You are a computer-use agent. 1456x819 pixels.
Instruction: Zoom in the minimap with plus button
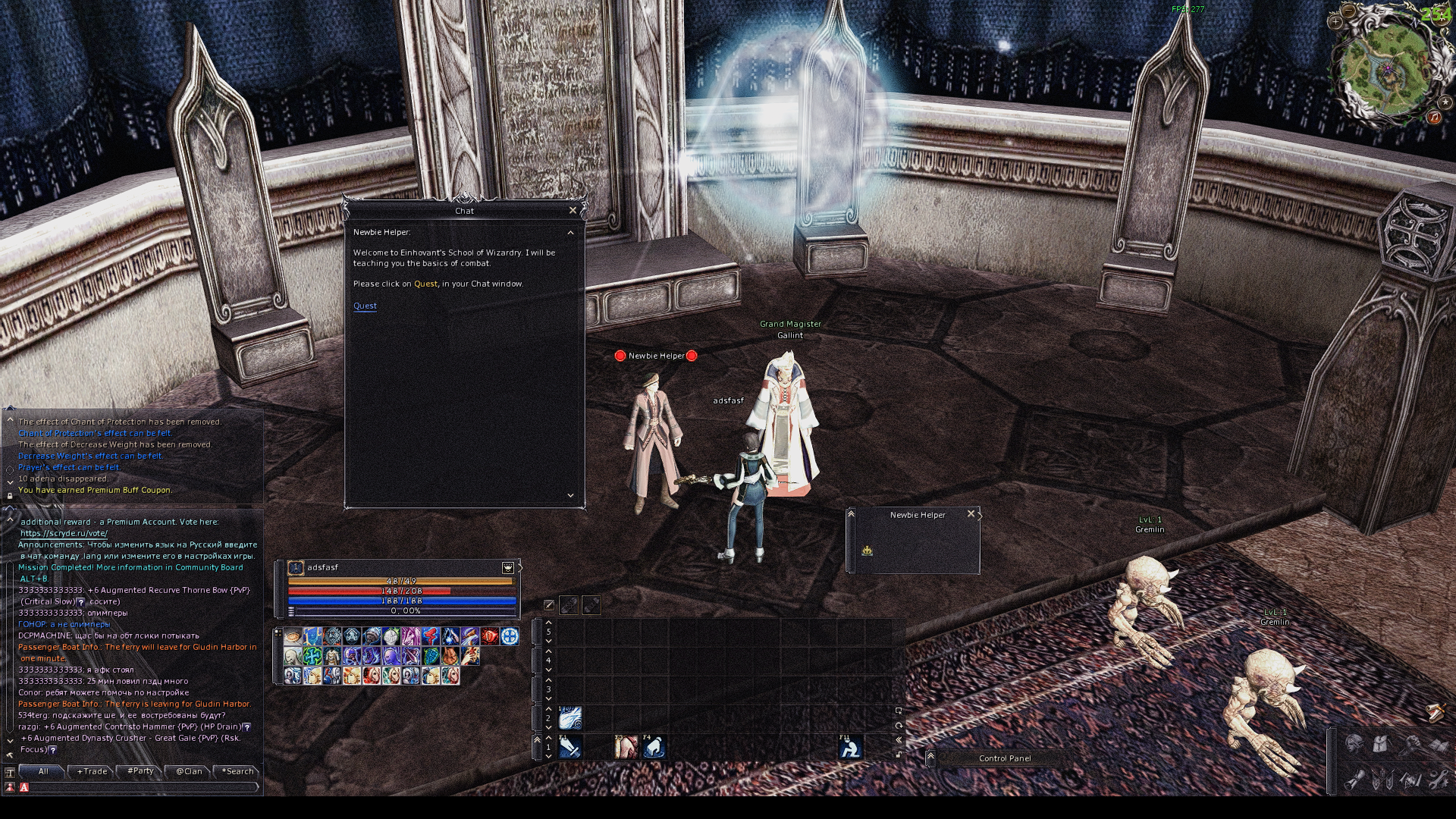(1335, 22)
